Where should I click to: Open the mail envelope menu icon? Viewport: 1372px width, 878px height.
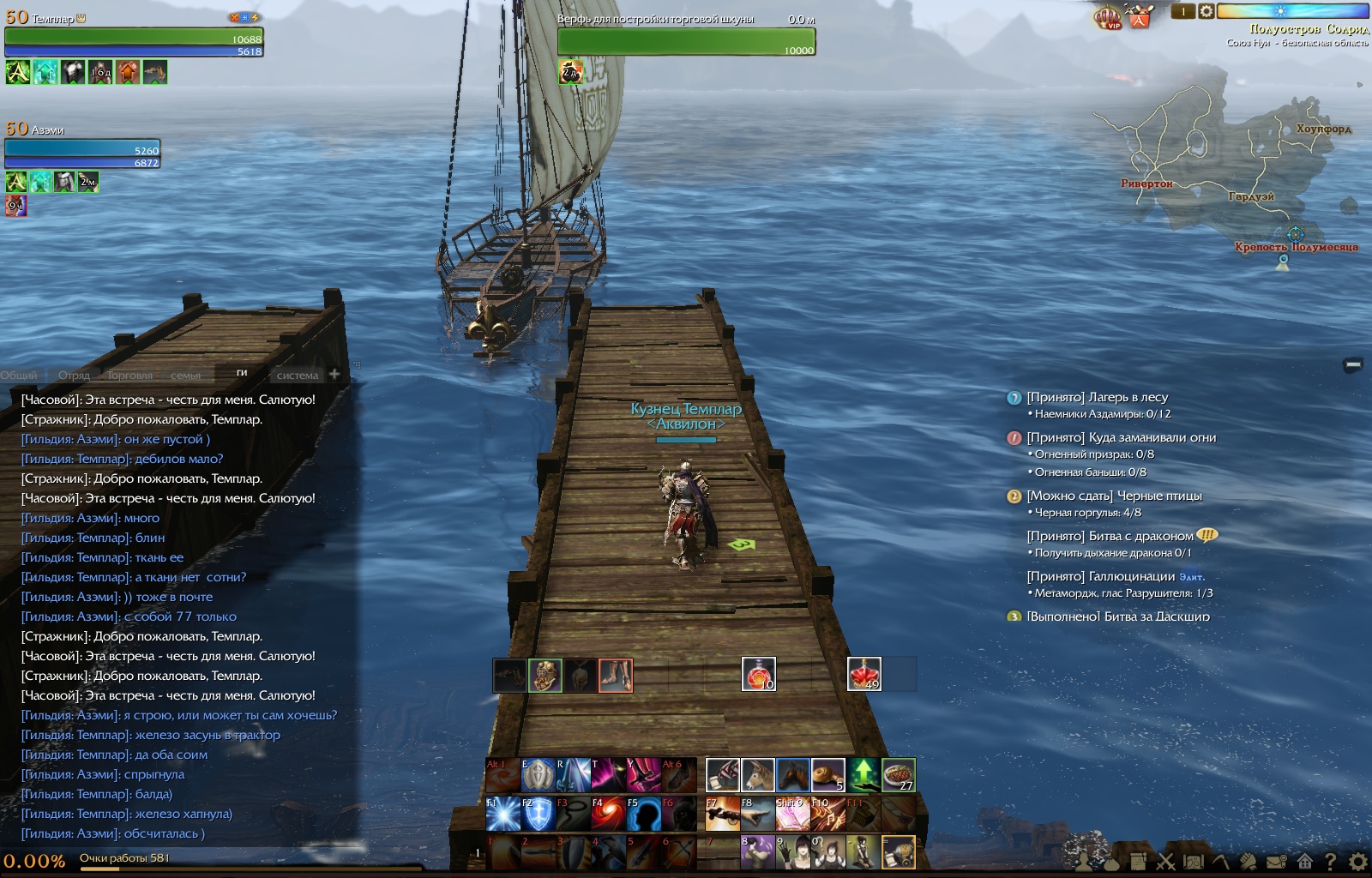[x=1277, y=861]
